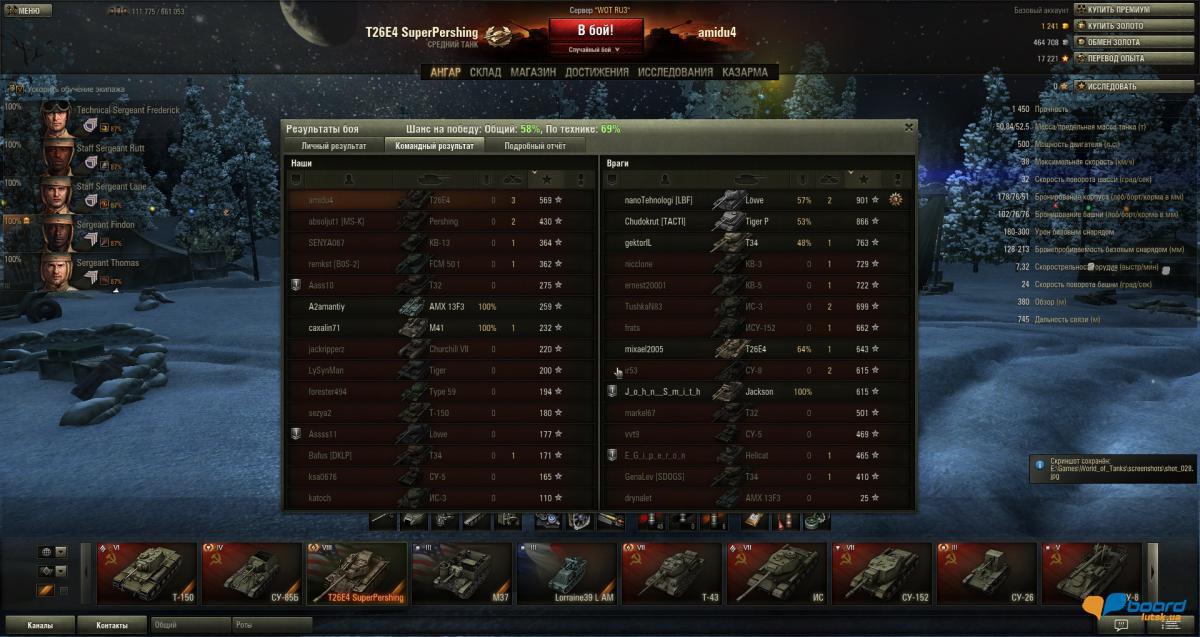The height and width of the screenshot is (637, 1200).
Task: Open the Меню button
Action: (x=24, y=9)
